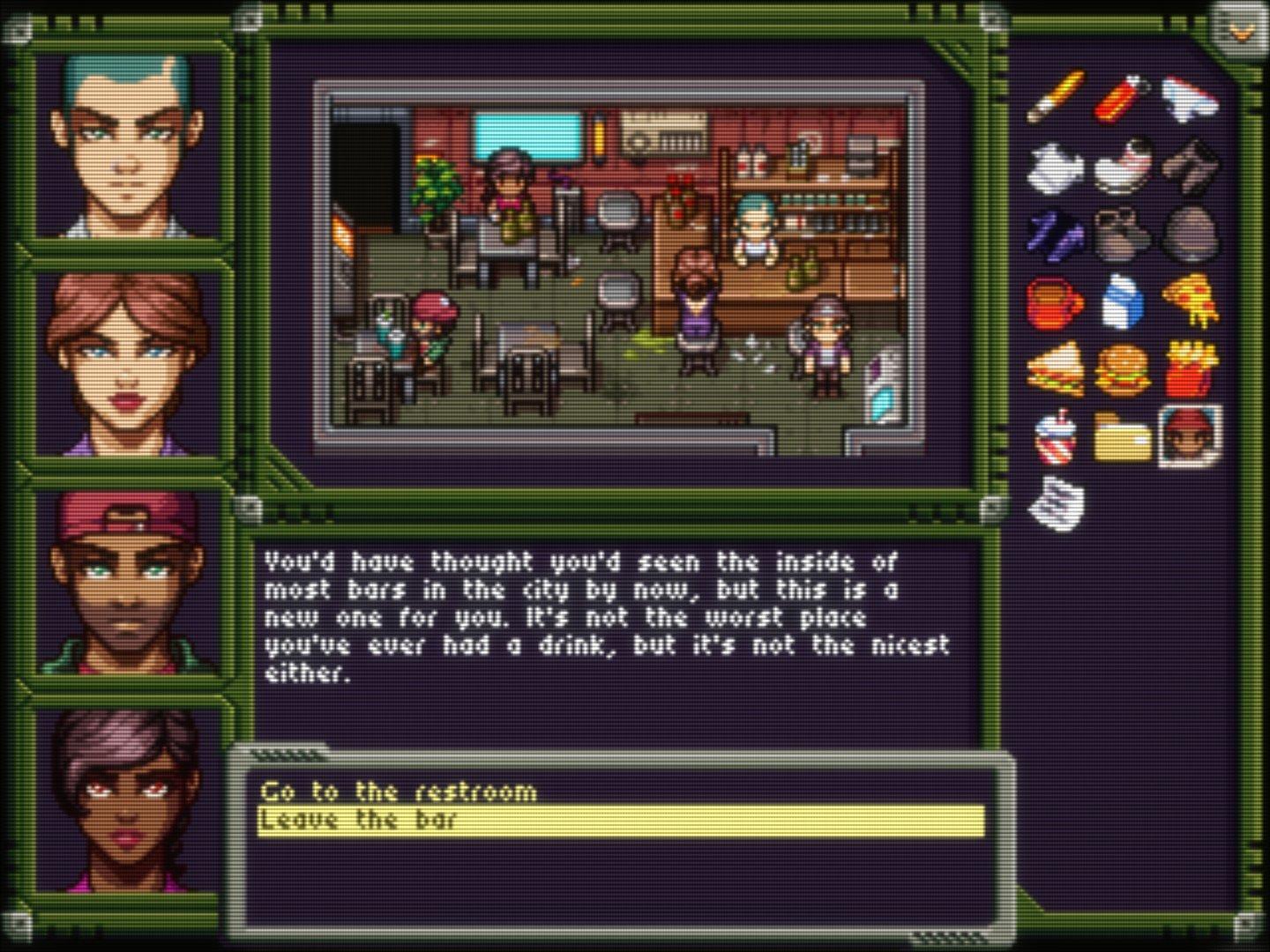Select the teal-haired man portrait
The height and width of the screenshot is (952, 1270).
(130, 145)
